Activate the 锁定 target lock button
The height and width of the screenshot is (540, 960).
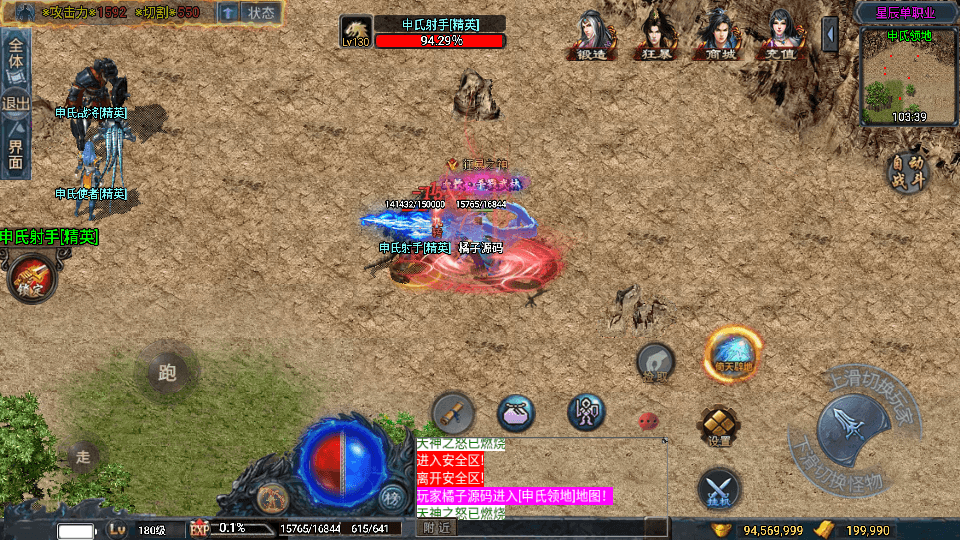(x=29, y=277)
